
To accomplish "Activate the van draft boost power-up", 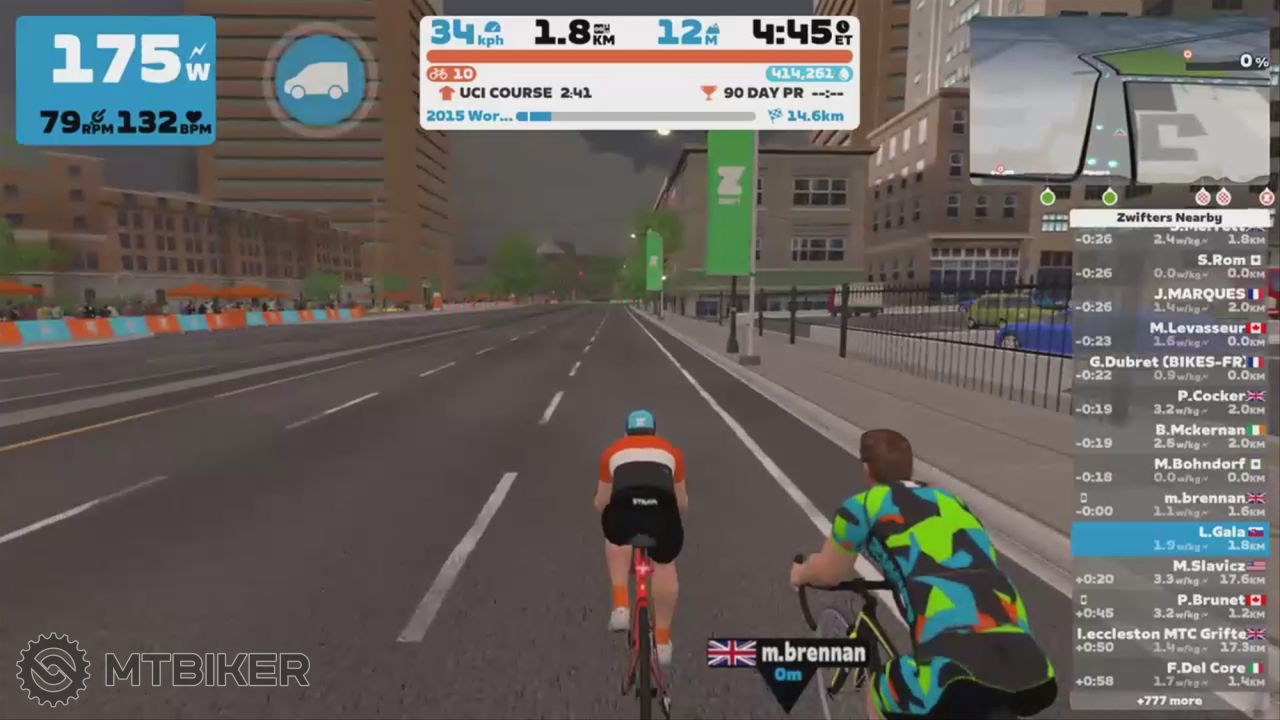I will pos(320,80).
